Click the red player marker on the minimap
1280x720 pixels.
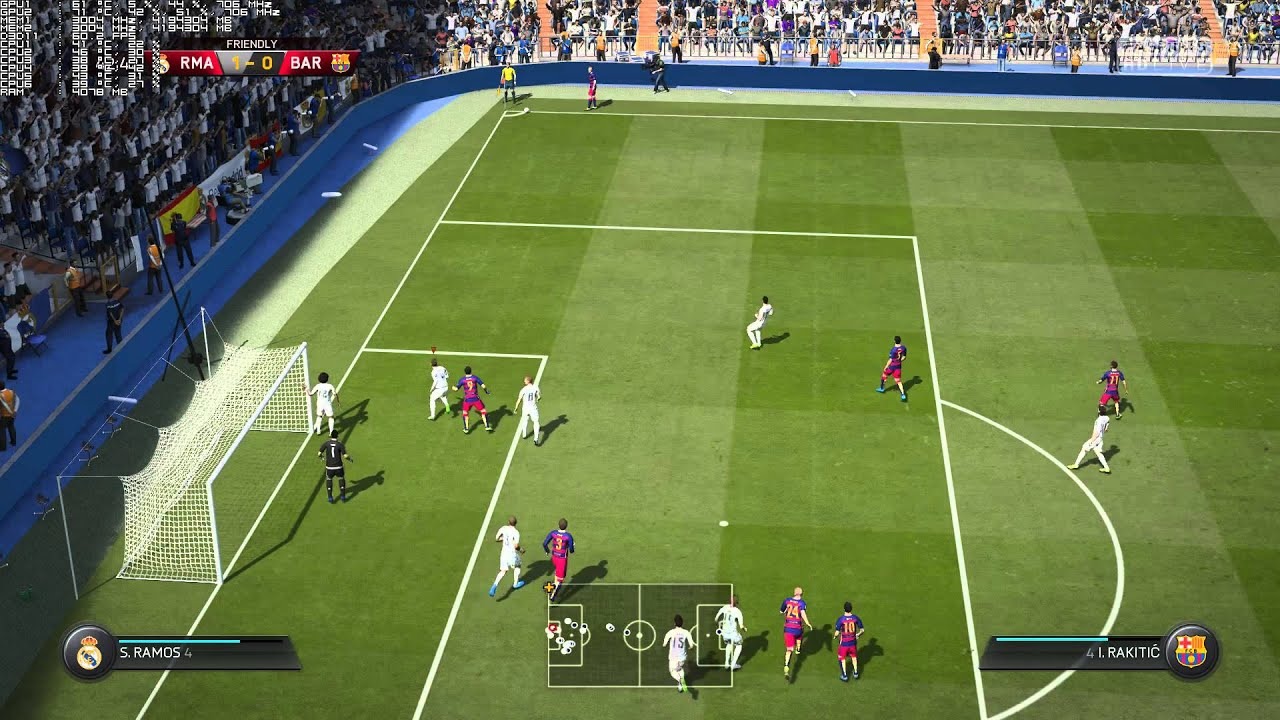[x=553, y=628]
